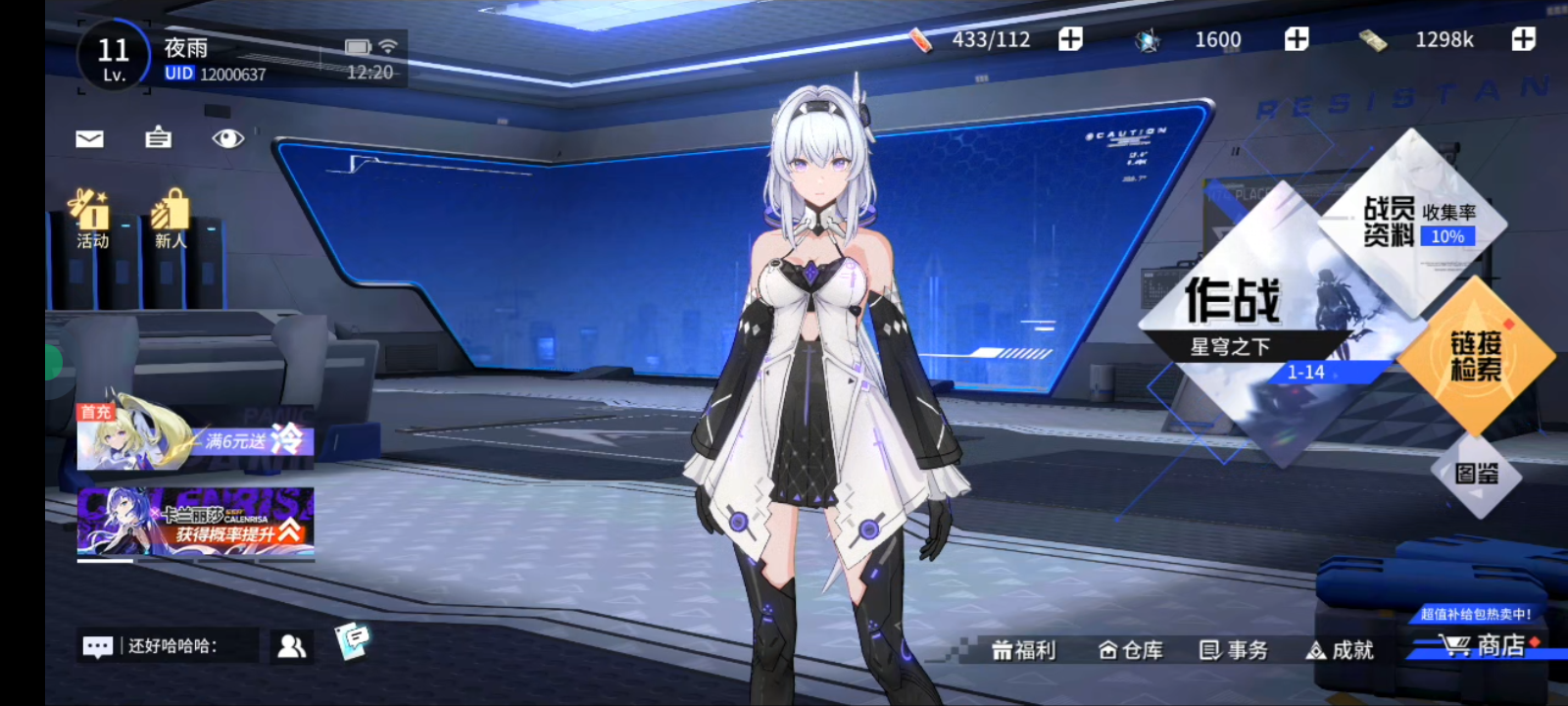
Task: Open the 福利 welfare menu
Action: 1024,650
